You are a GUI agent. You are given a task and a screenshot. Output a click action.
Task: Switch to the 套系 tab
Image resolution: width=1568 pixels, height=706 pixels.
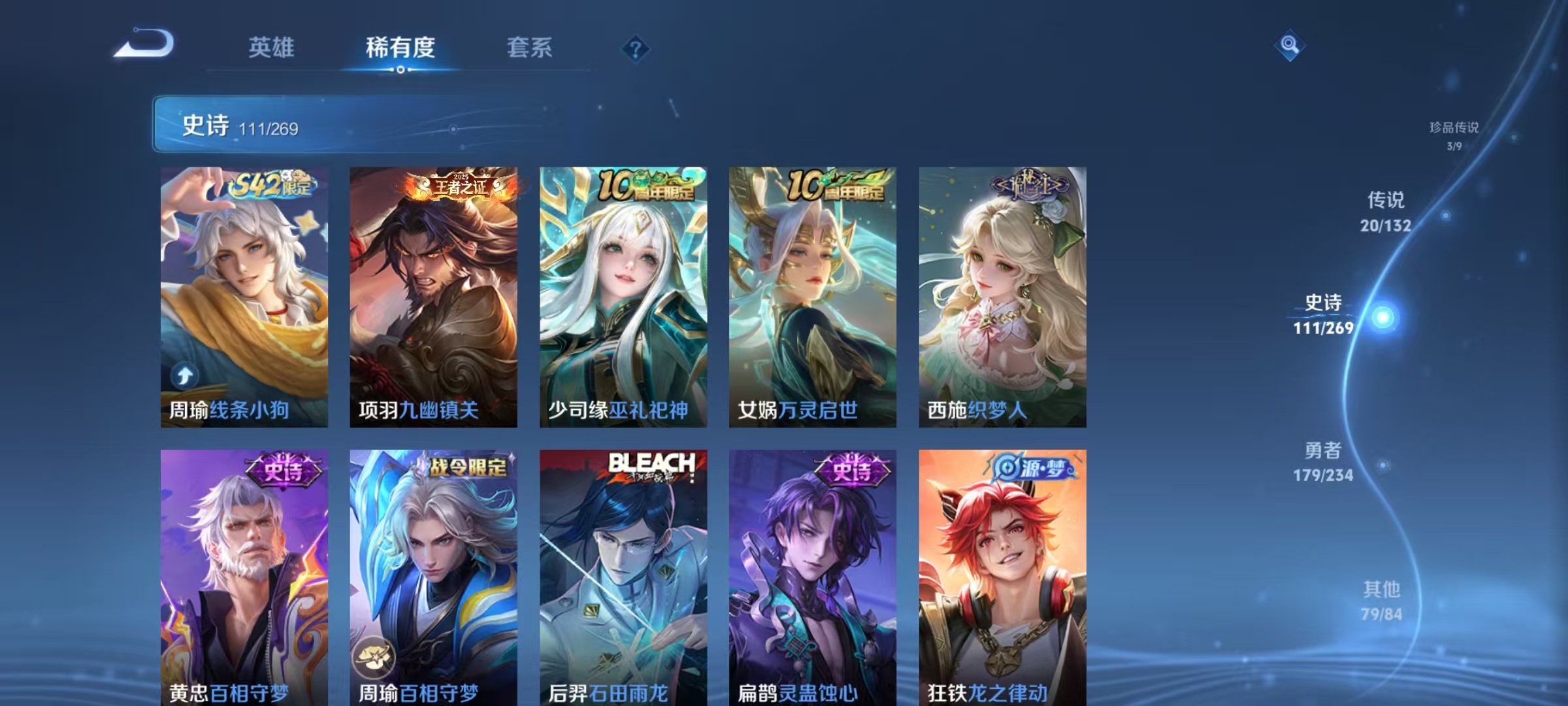coord(531,48)
